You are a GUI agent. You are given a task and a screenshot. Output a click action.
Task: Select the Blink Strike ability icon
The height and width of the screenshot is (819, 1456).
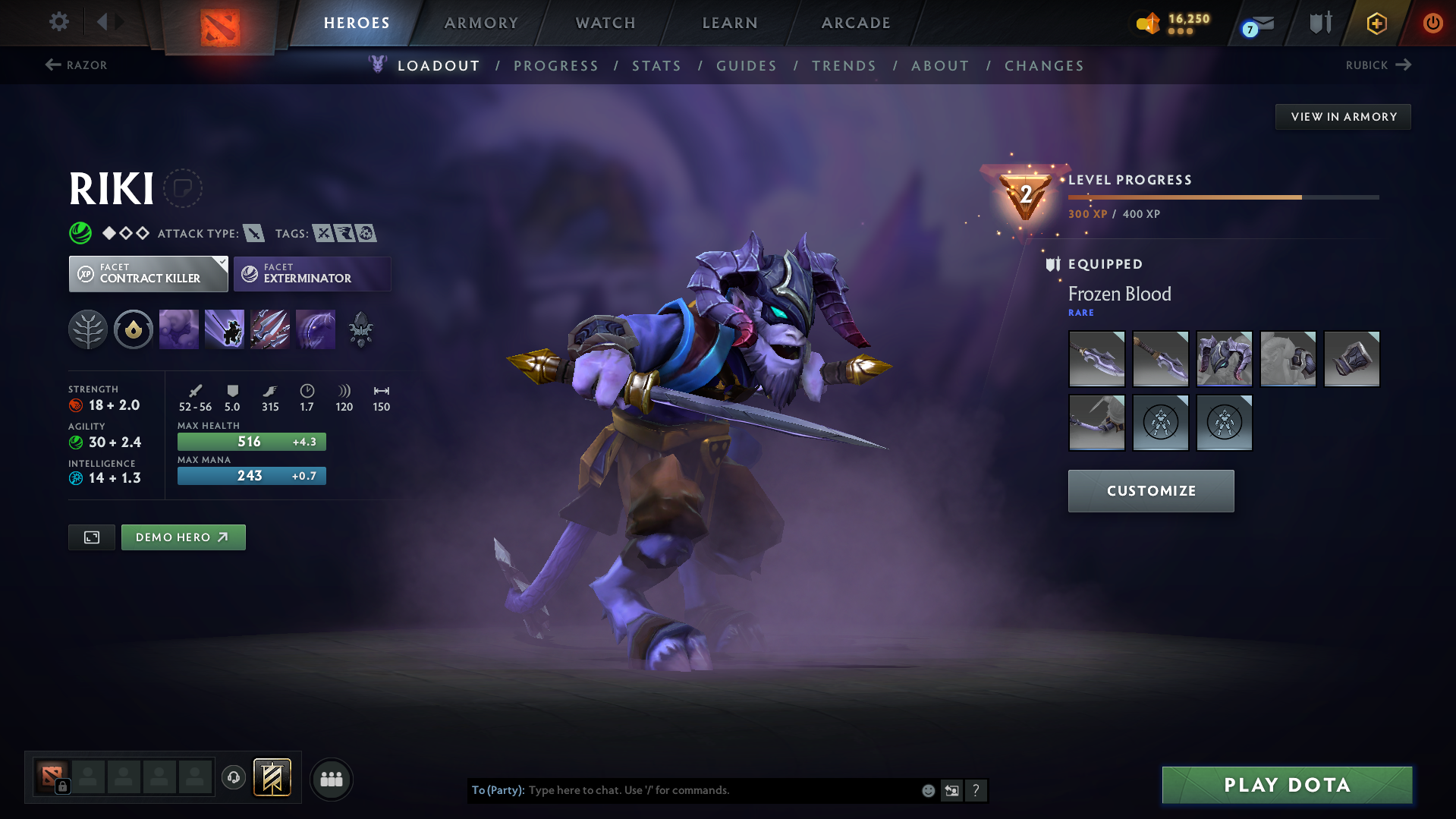(225, 329)
